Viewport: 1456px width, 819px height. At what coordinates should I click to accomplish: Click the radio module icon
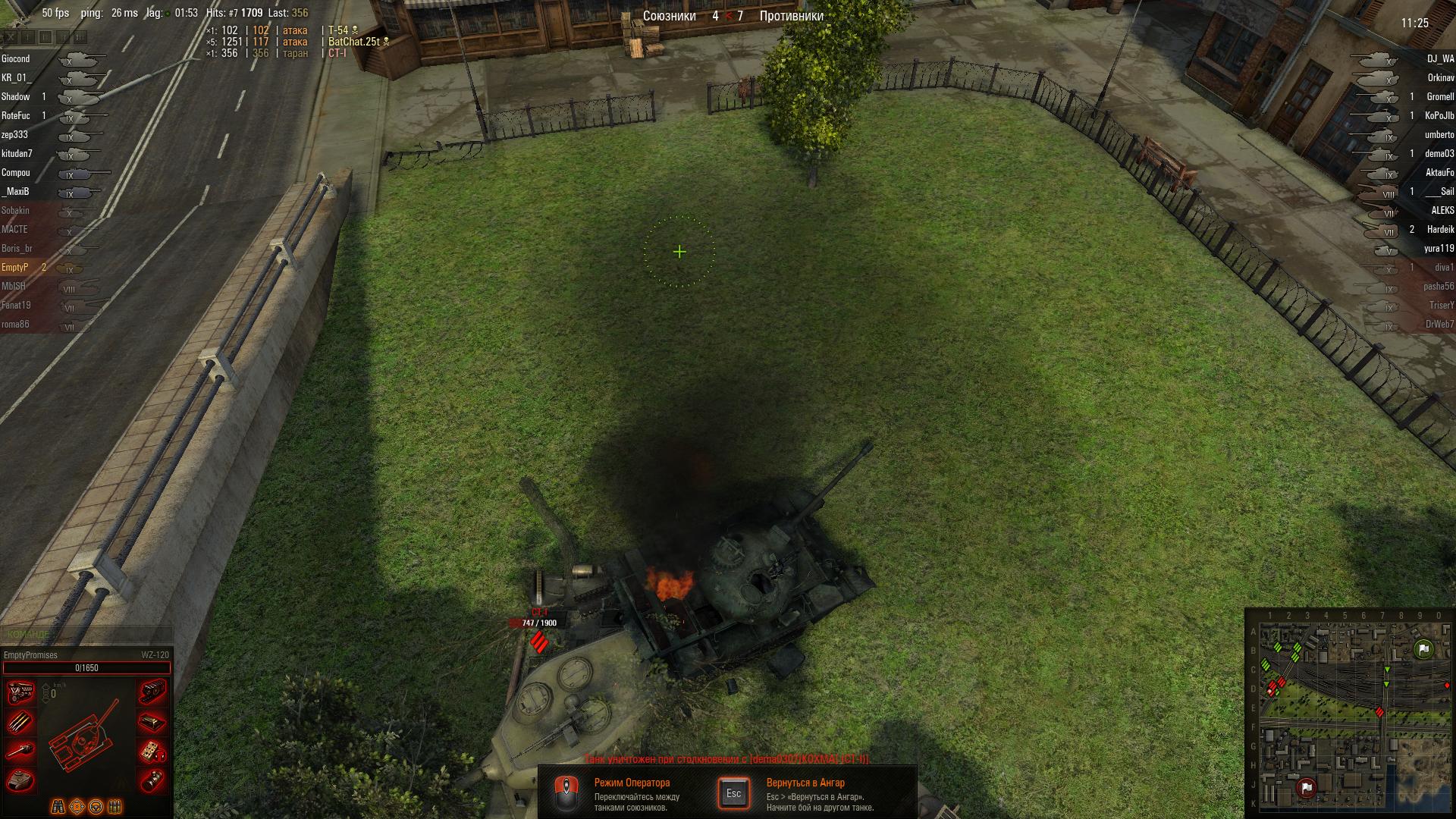(x=152, y=751)
